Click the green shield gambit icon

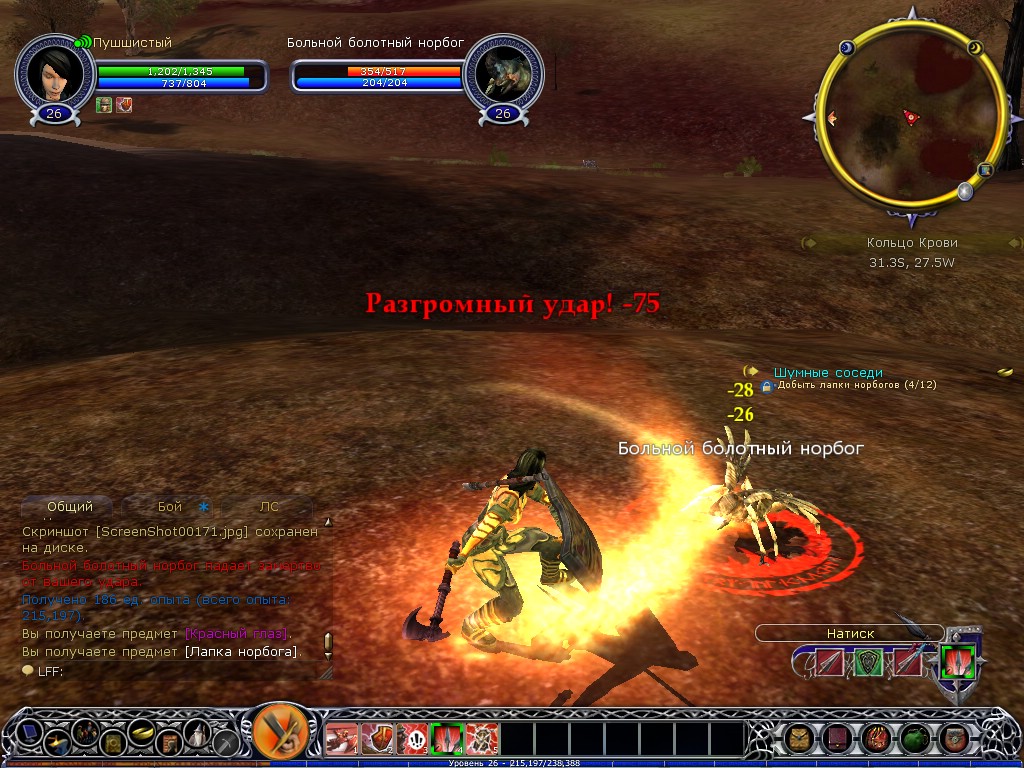click(868, 662)
